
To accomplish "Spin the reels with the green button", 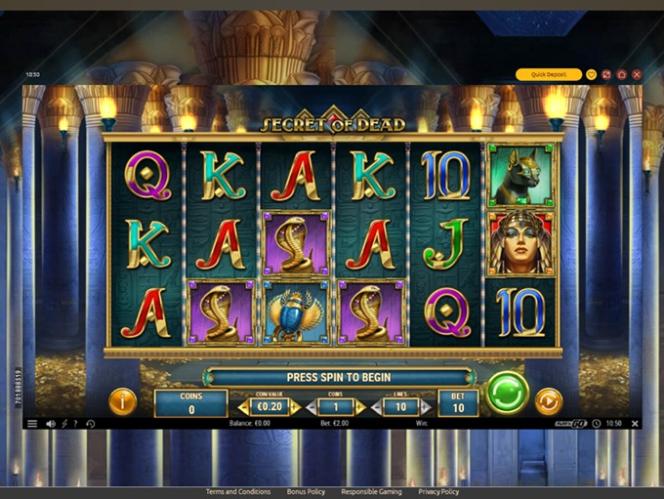I will (x=507, y=392).
